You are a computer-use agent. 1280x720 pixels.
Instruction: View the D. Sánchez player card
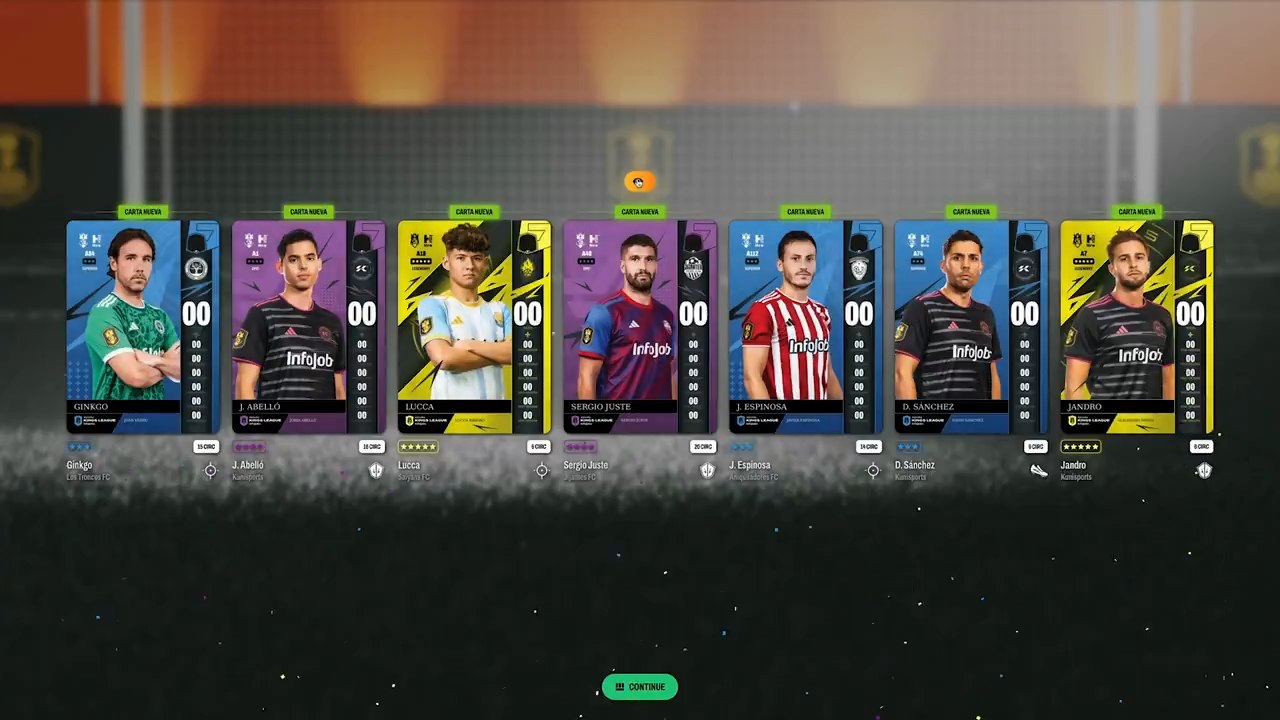pyautogui.click(x=971, y=327)
